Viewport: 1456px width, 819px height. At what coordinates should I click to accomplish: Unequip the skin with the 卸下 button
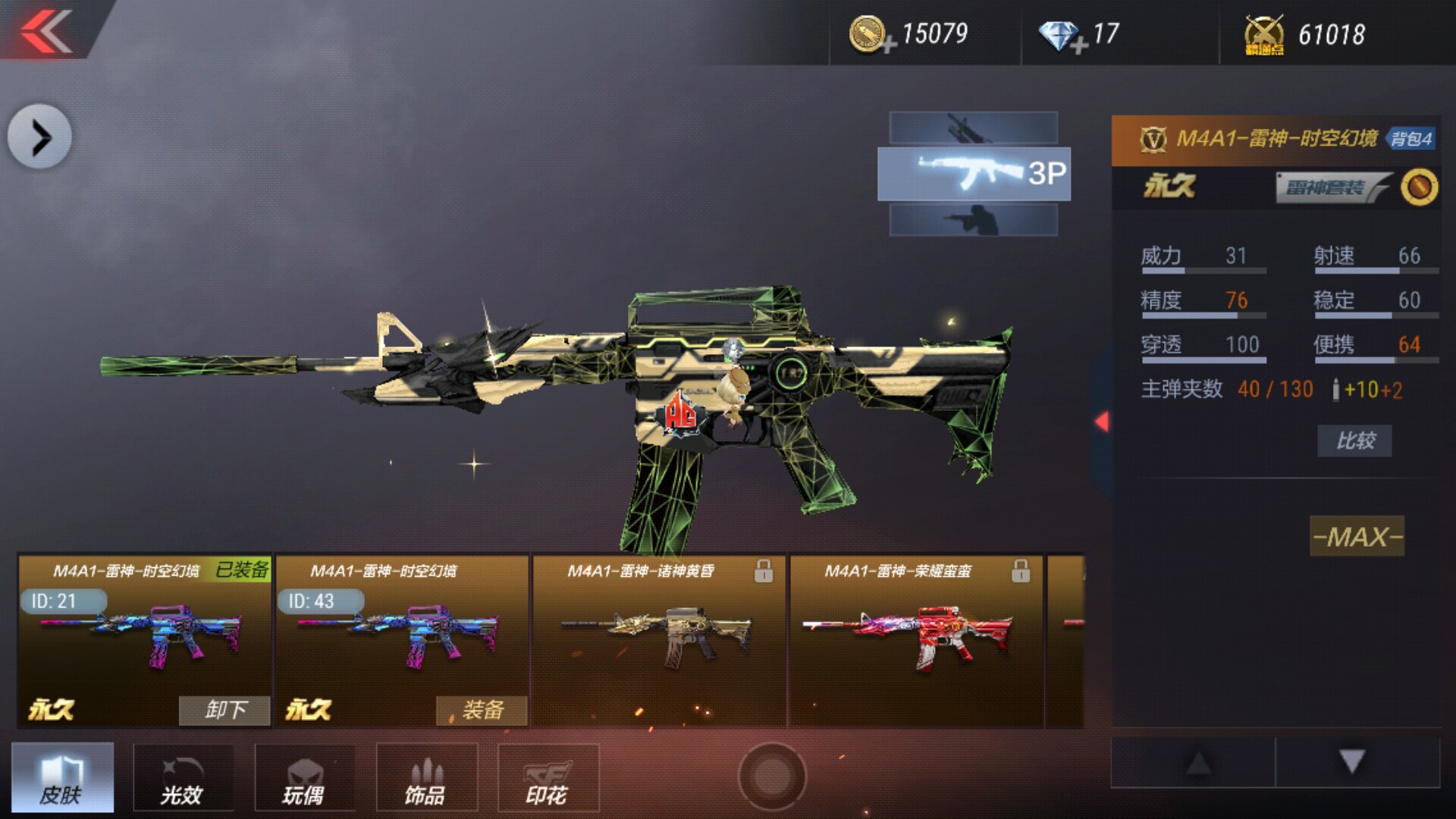pyautogui.click(x=224, y=710)
